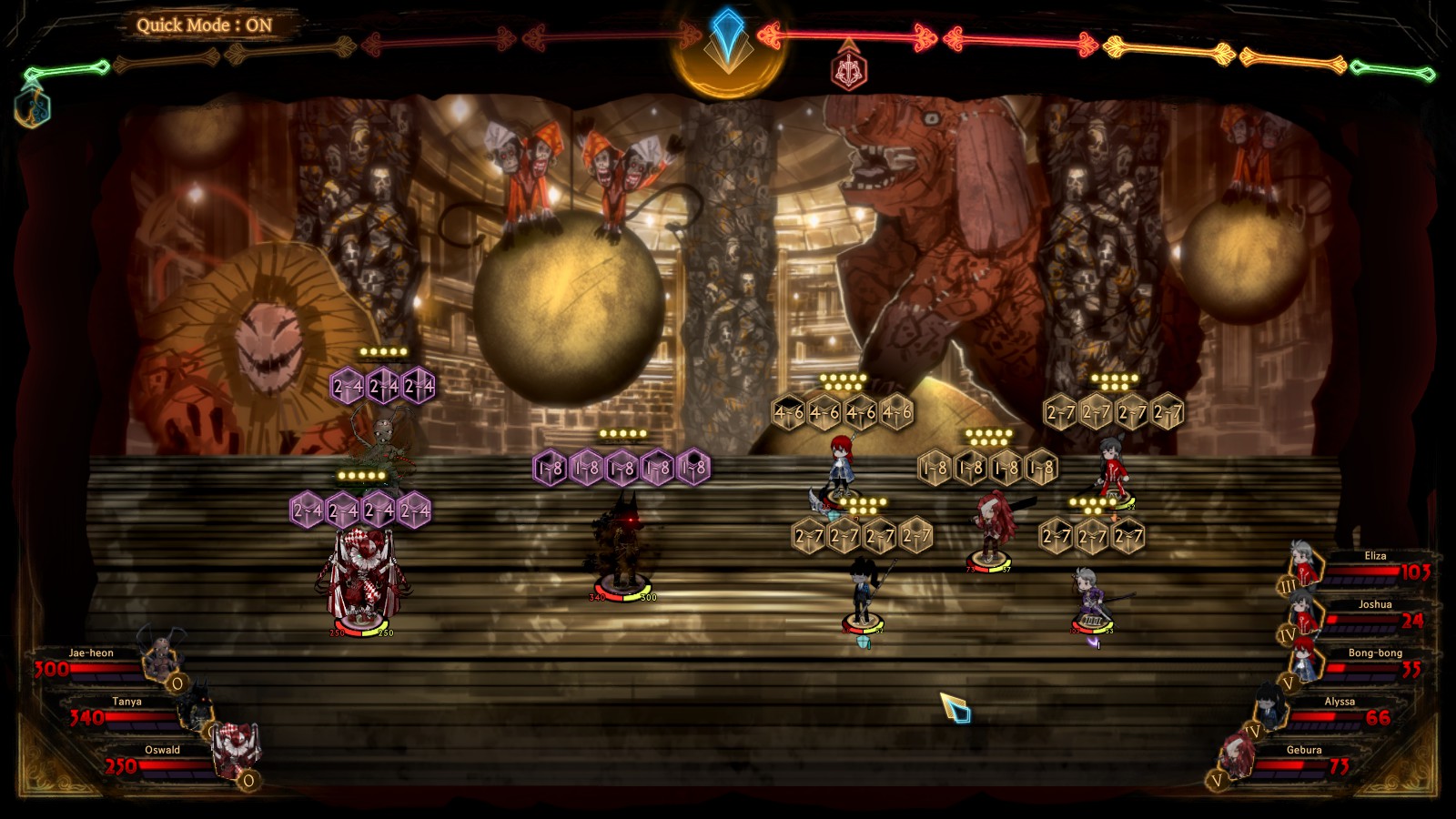Pick Bong-bong's portrait in the librarian list
The height and width of the screenshot is (819, 1456).
(x=1303, y=657)
